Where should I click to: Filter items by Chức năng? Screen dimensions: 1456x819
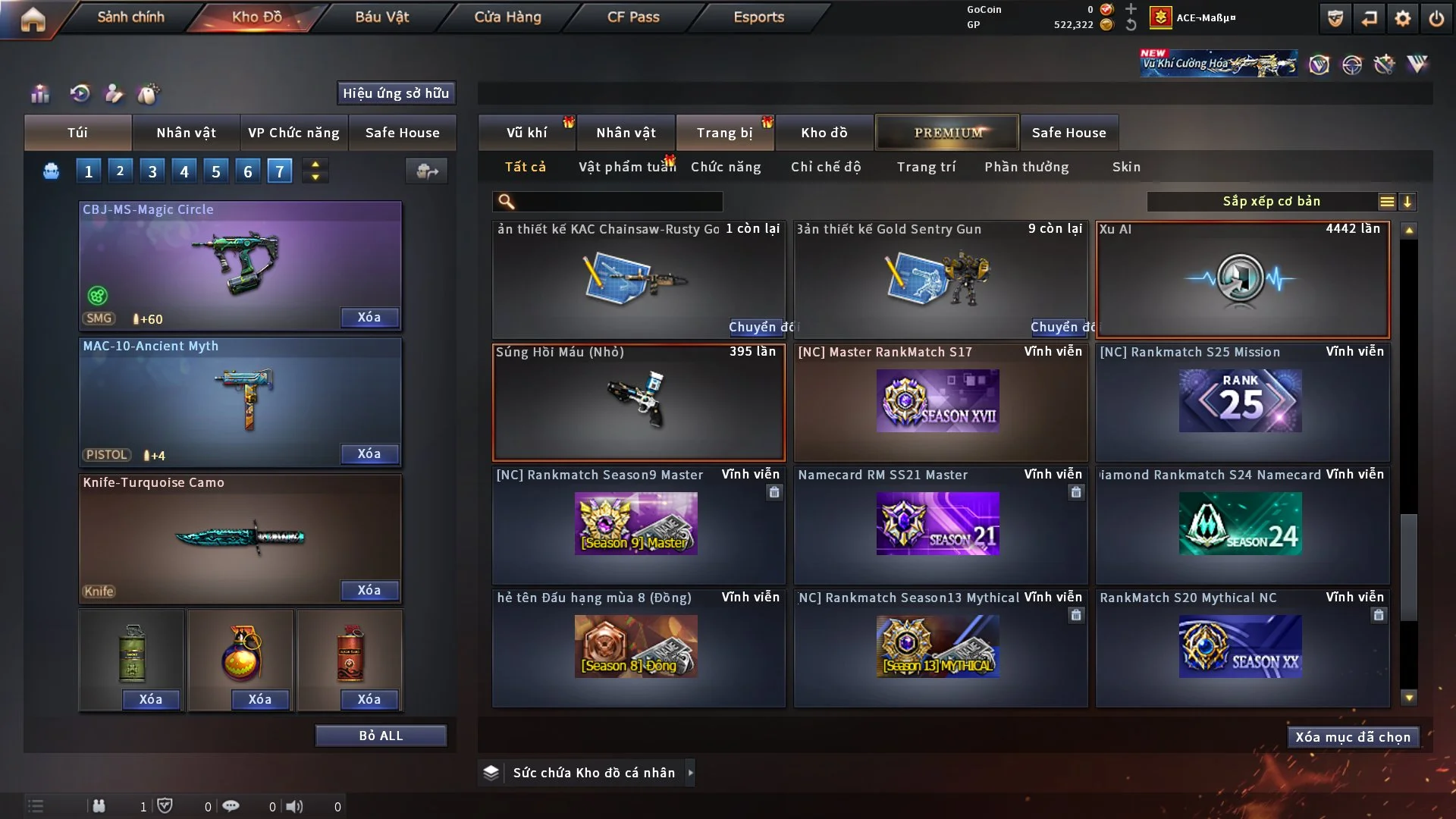(x=726, y=167)
